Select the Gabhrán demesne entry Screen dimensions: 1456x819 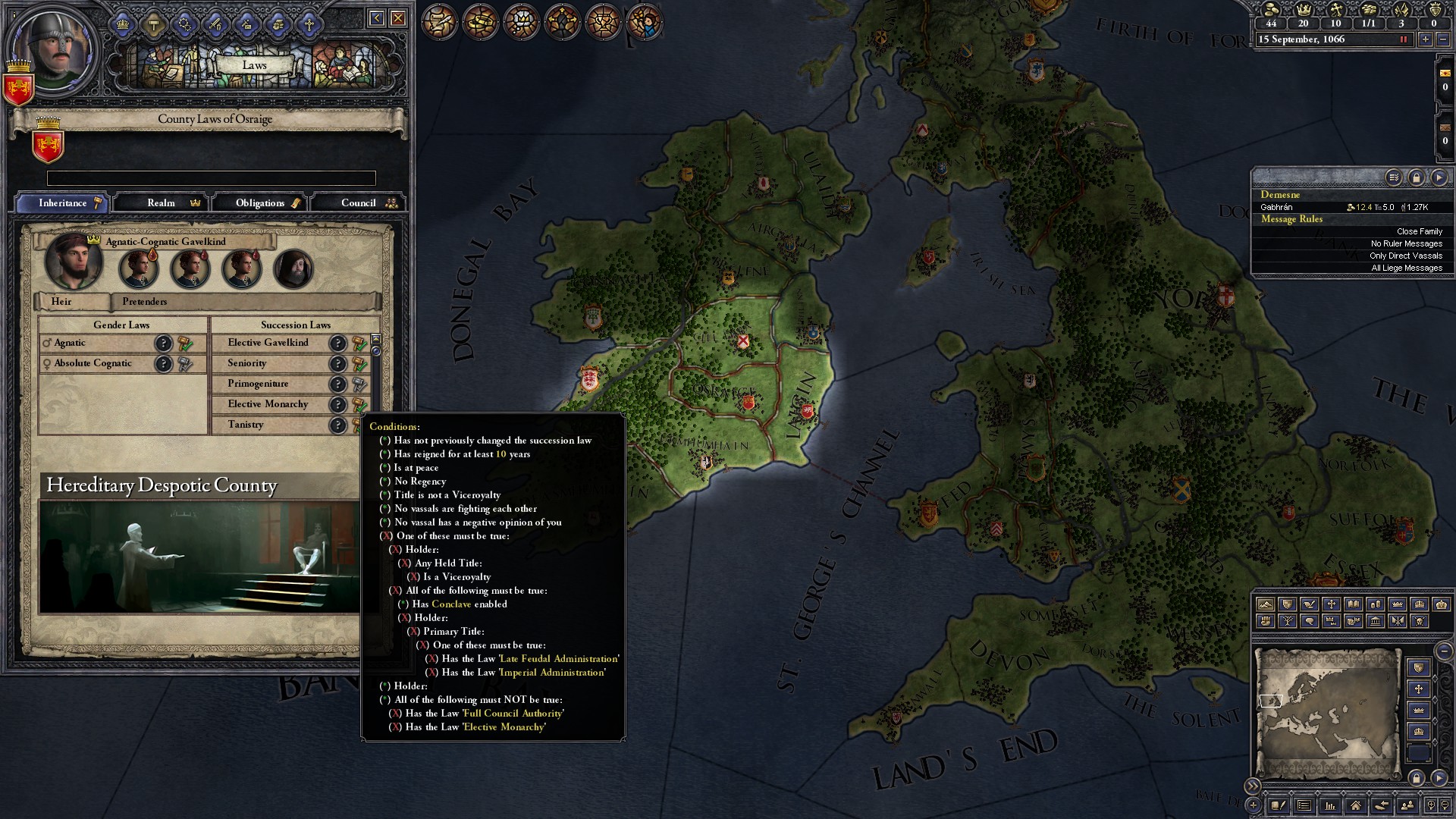(1277, 207)
